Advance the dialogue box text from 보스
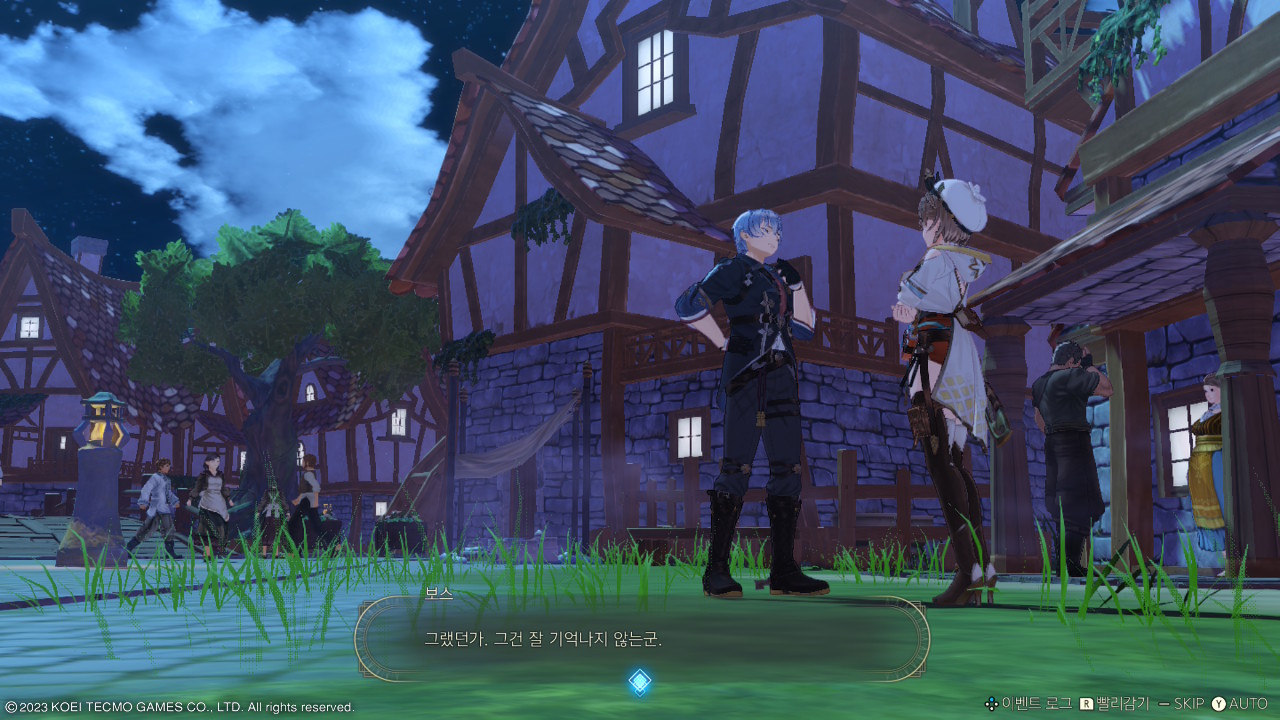The width and height of the screenshot is (1280, 720). (x=641, y=638)
